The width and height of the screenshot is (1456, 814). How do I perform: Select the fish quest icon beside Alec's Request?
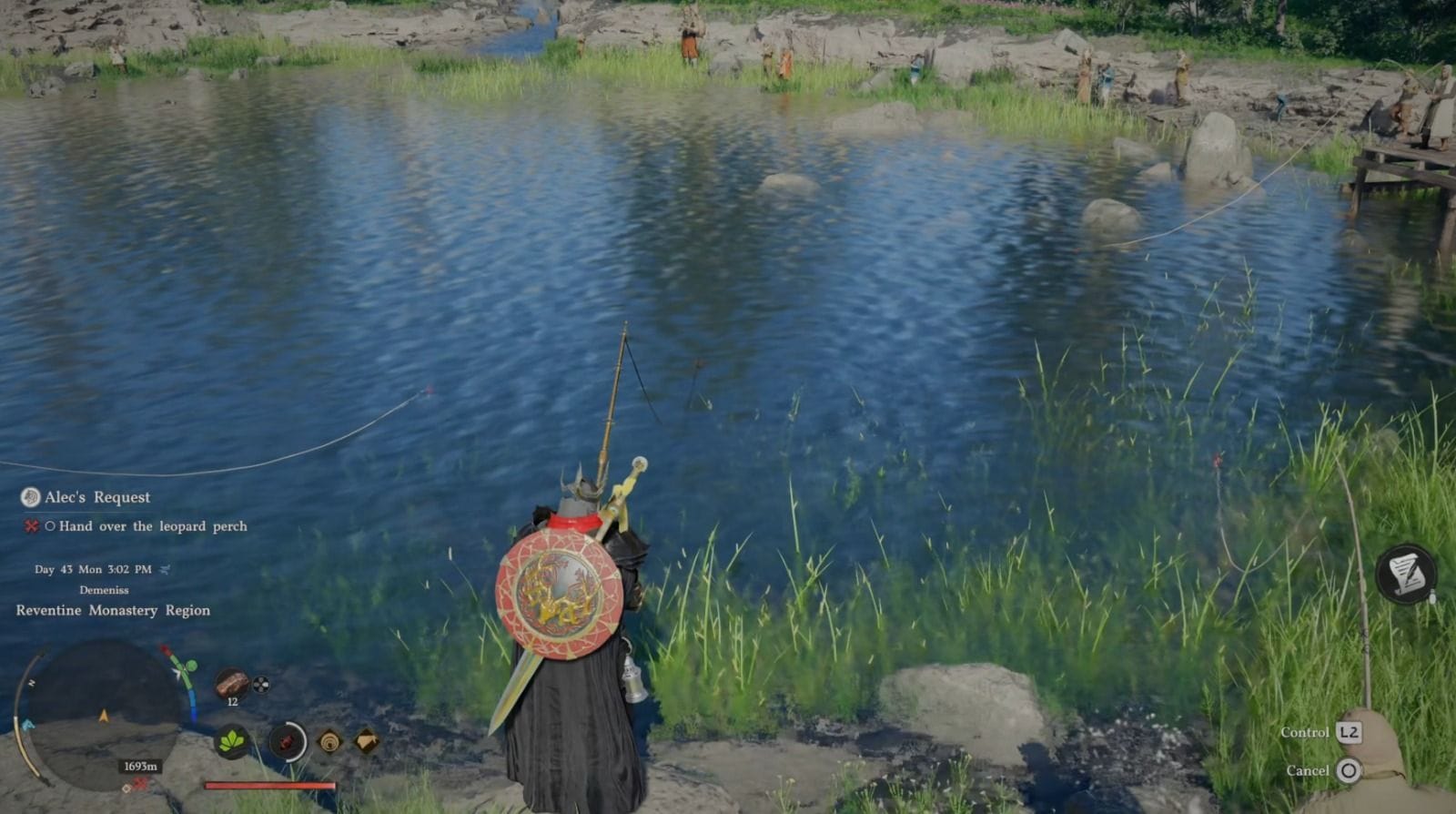pyautogui.click(x=28, y=497)
